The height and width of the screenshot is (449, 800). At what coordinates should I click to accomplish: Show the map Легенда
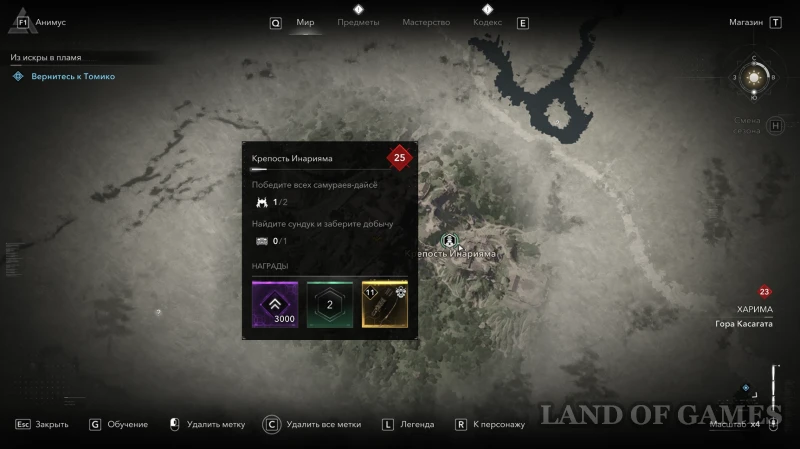click(x=417, y=424)
